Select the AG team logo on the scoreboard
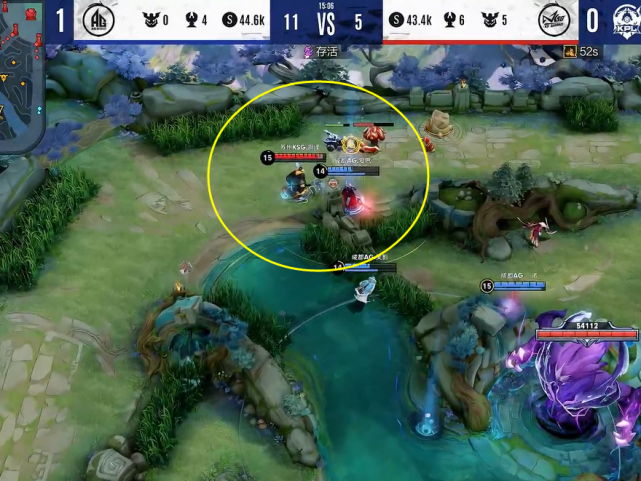 [97, 21]
